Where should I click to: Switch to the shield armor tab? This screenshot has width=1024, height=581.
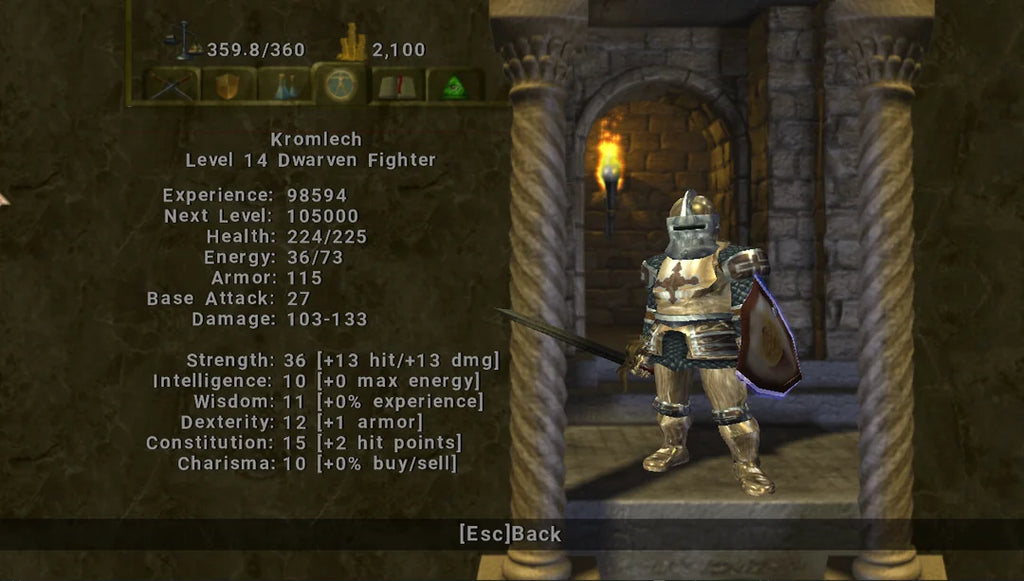click(228, 85)
